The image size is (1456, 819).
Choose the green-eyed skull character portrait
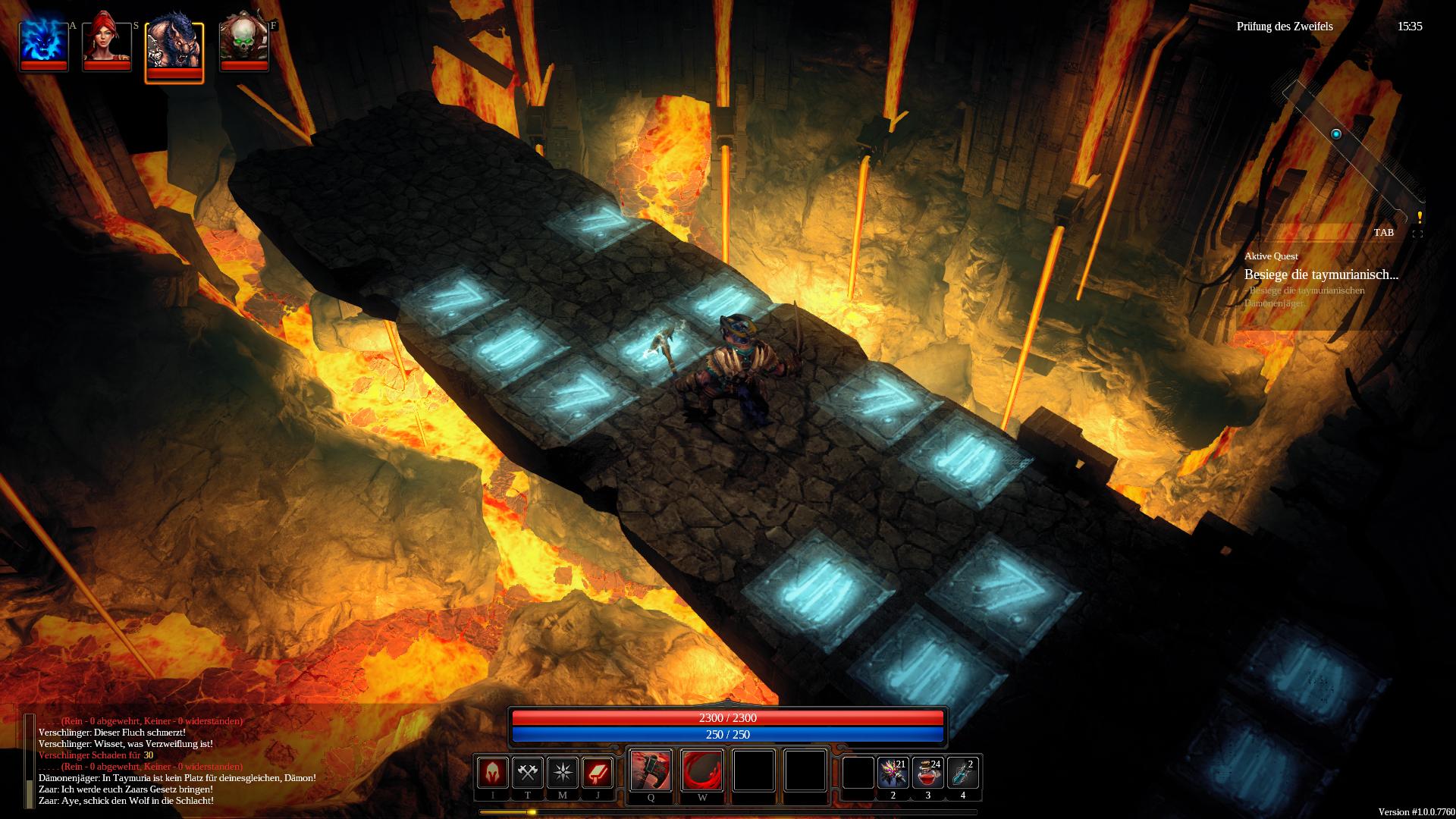pos(243,40)
